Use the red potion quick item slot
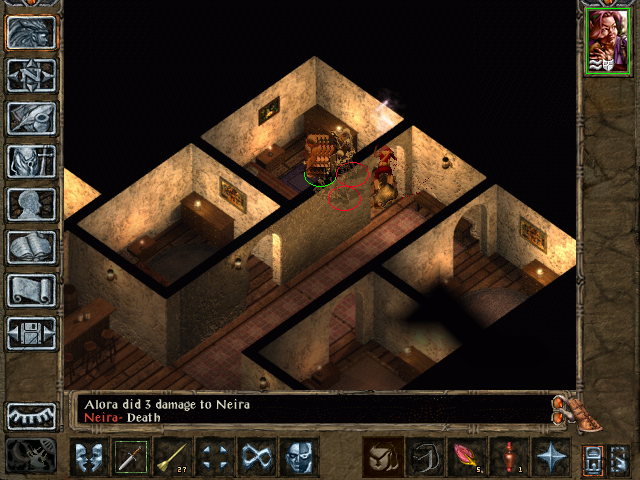 [x=509, y=457]
